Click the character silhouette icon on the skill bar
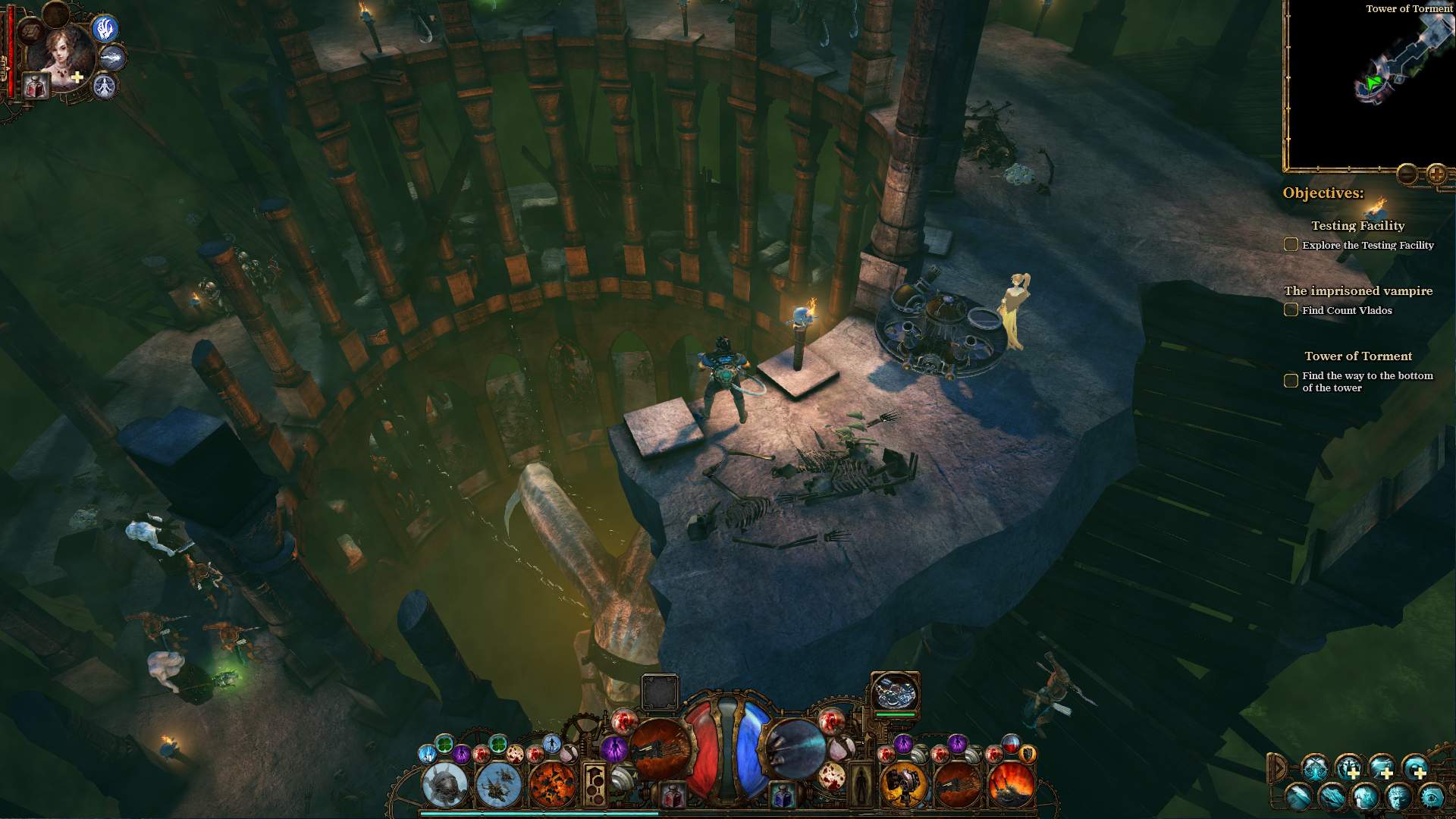1456x819 pixels. pyautogui.click(x=862, y=783)
